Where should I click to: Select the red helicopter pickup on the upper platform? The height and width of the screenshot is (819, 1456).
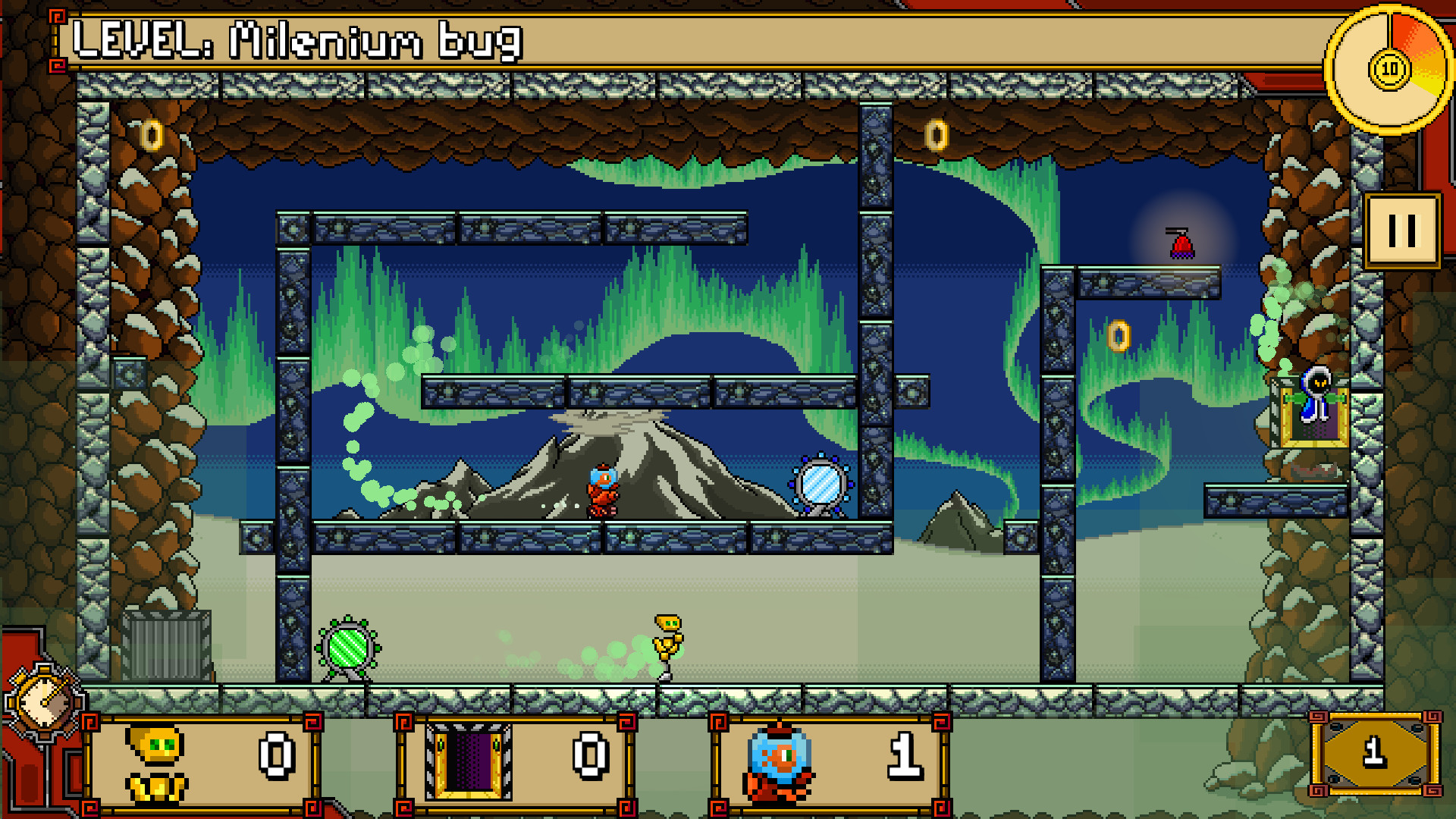point(1181,245)
